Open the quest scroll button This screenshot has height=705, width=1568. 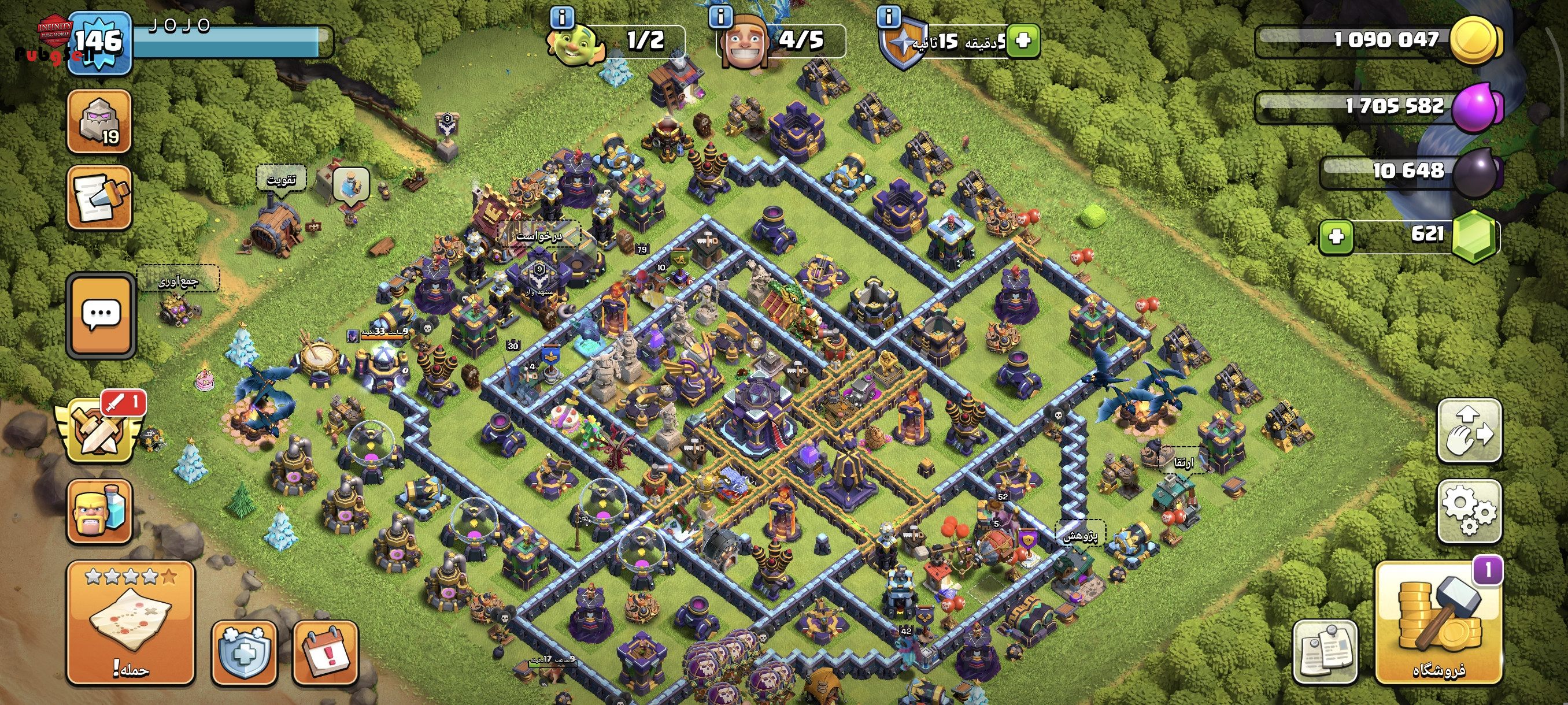99,198
